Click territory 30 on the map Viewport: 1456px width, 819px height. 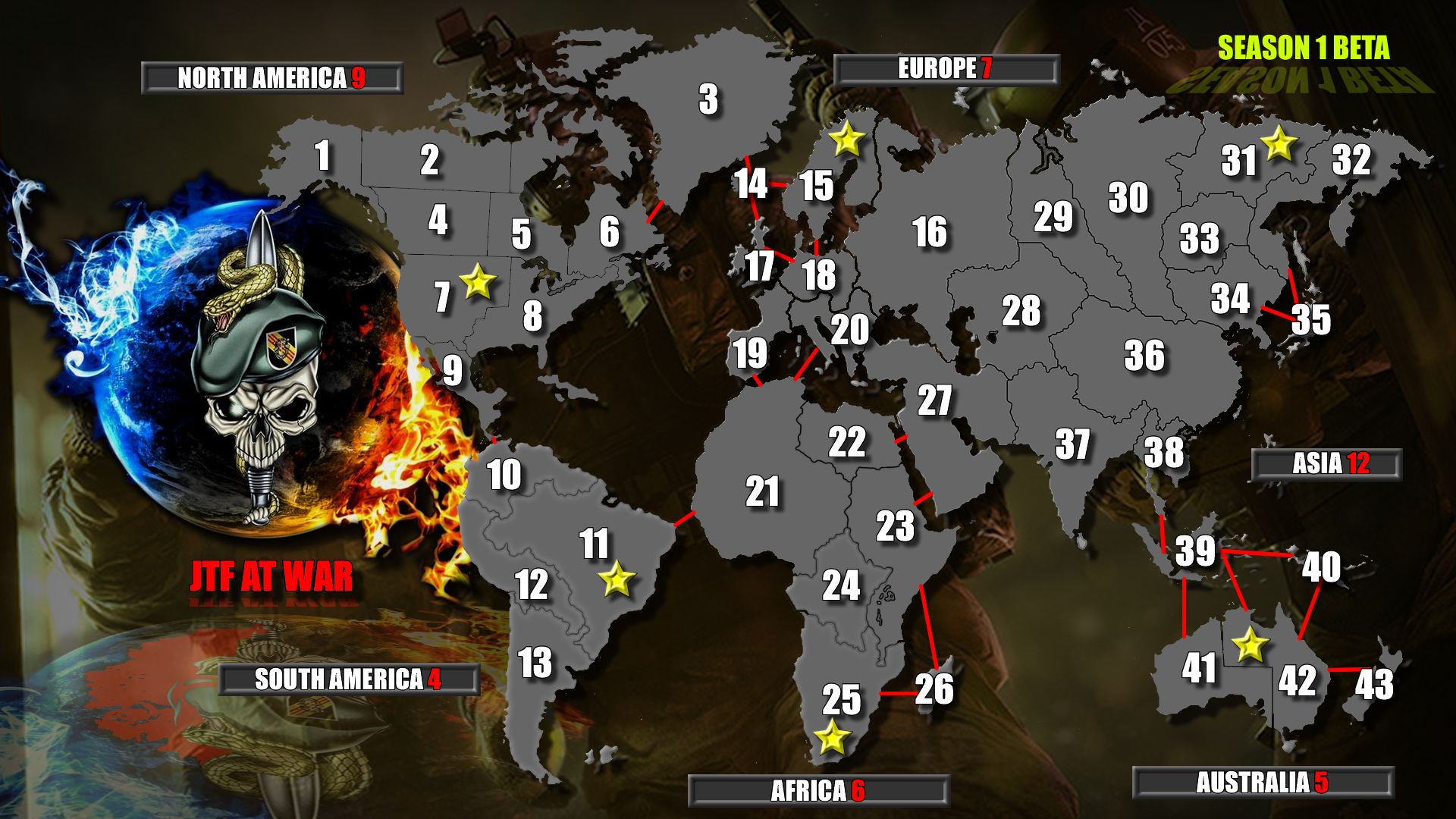coord(1128,198)
